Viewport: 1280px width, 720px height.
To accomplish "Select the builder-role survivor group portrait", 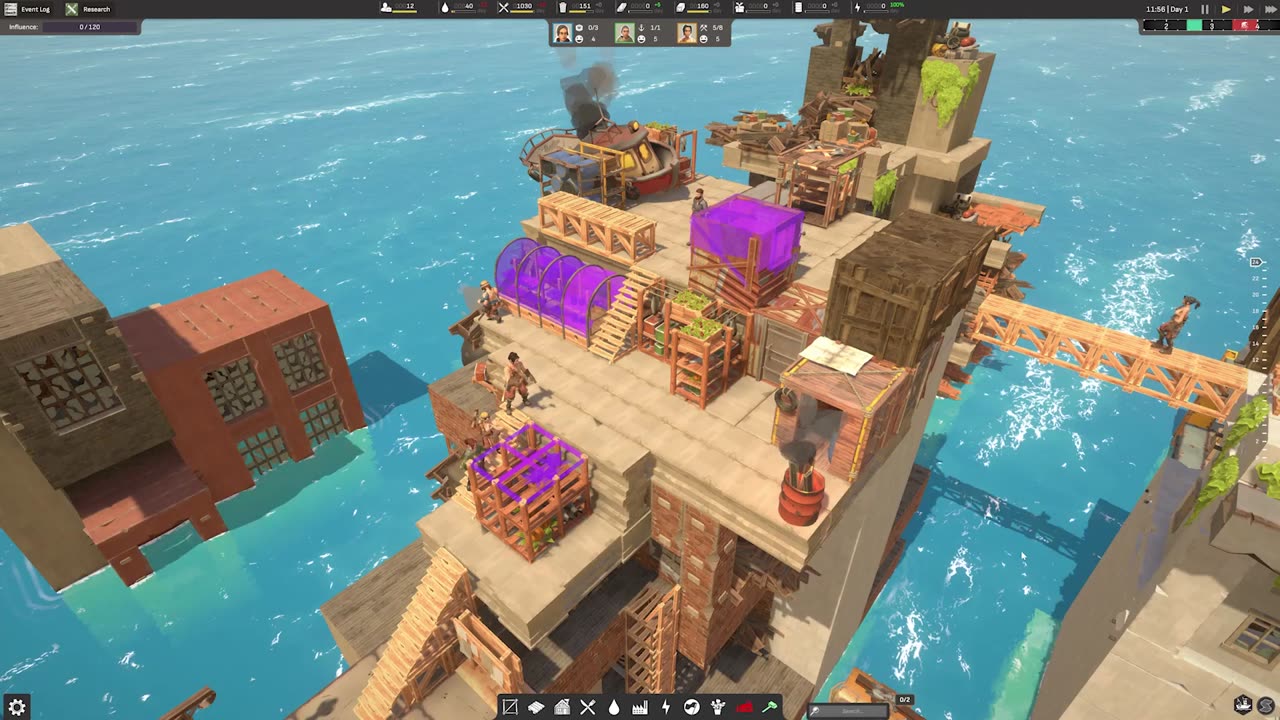I will coord(687,33).
